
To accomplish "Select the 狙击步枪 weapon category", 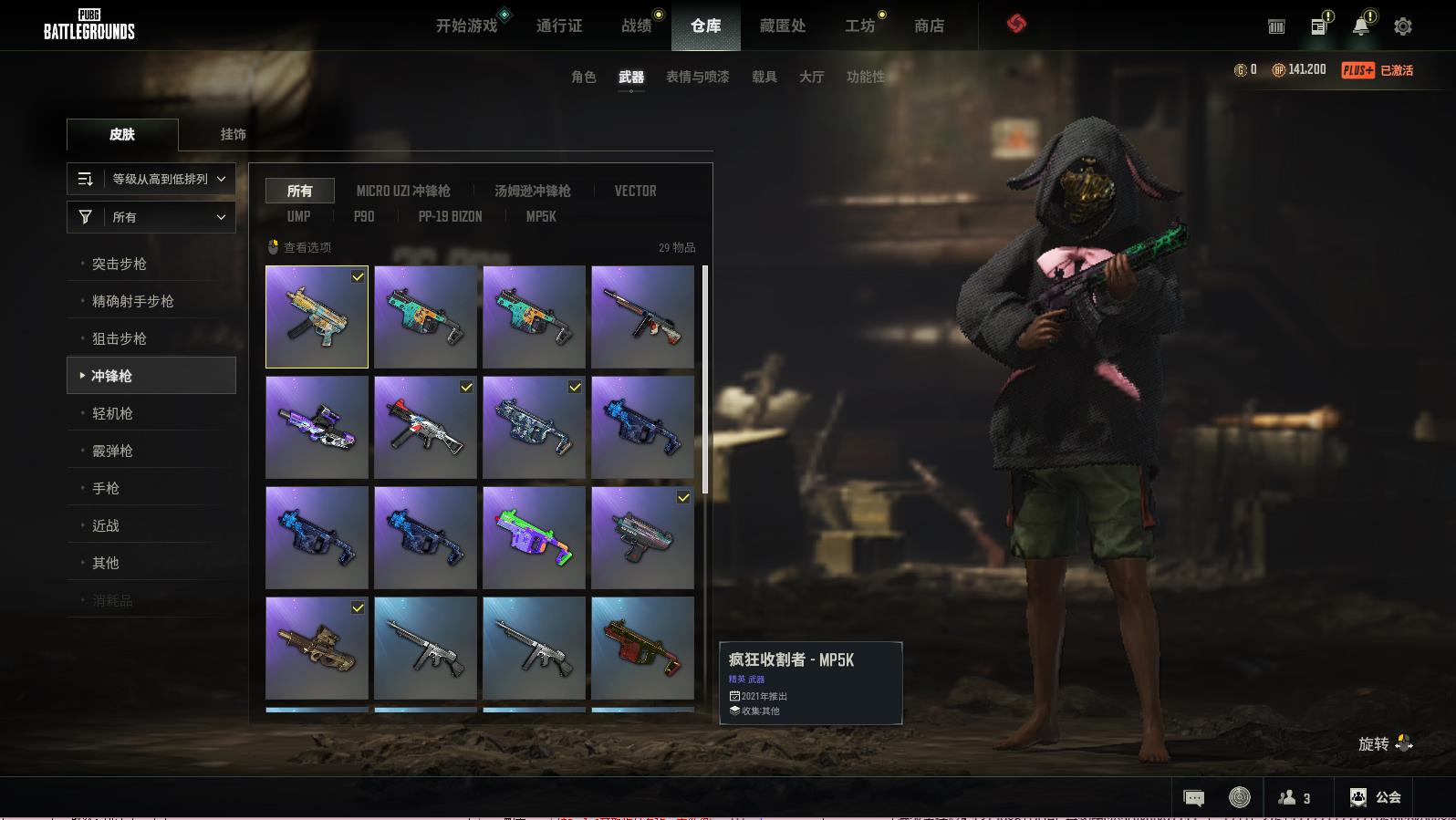I will (x=120, y=338).
